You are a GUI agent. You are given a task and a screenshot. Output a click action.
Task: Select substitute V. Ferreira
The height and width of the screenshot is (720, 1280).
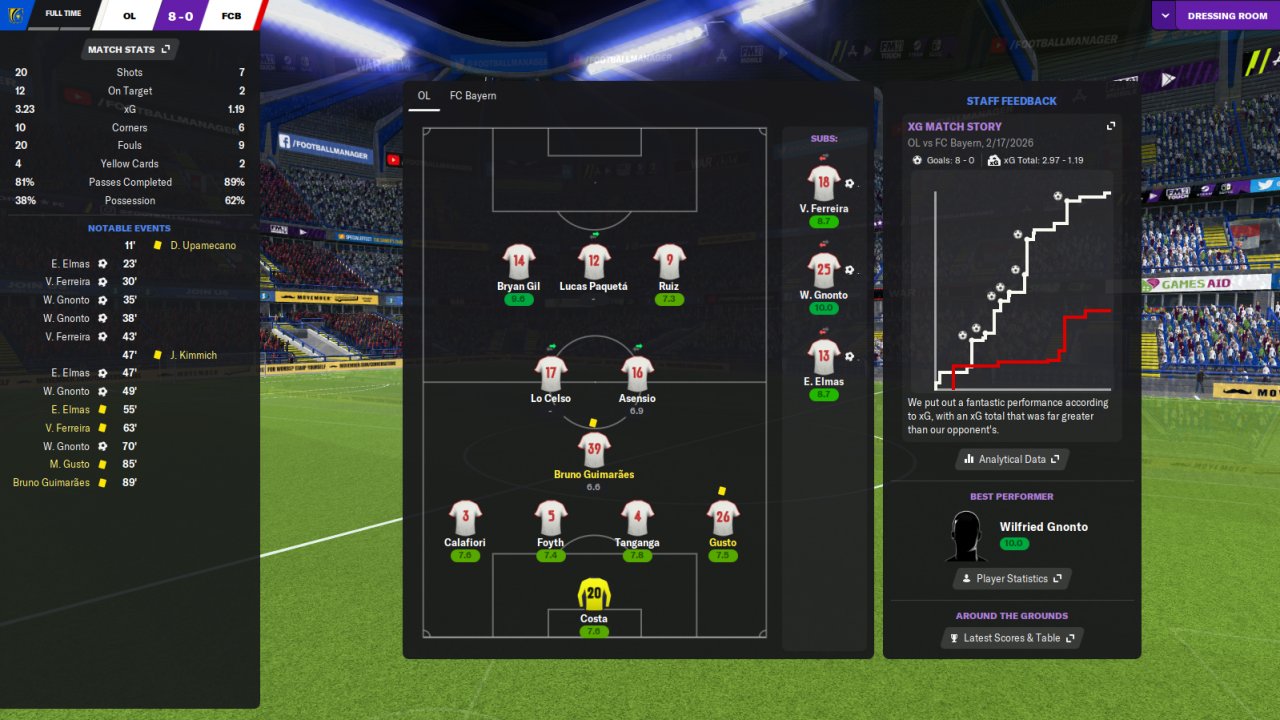pos(824,184)
